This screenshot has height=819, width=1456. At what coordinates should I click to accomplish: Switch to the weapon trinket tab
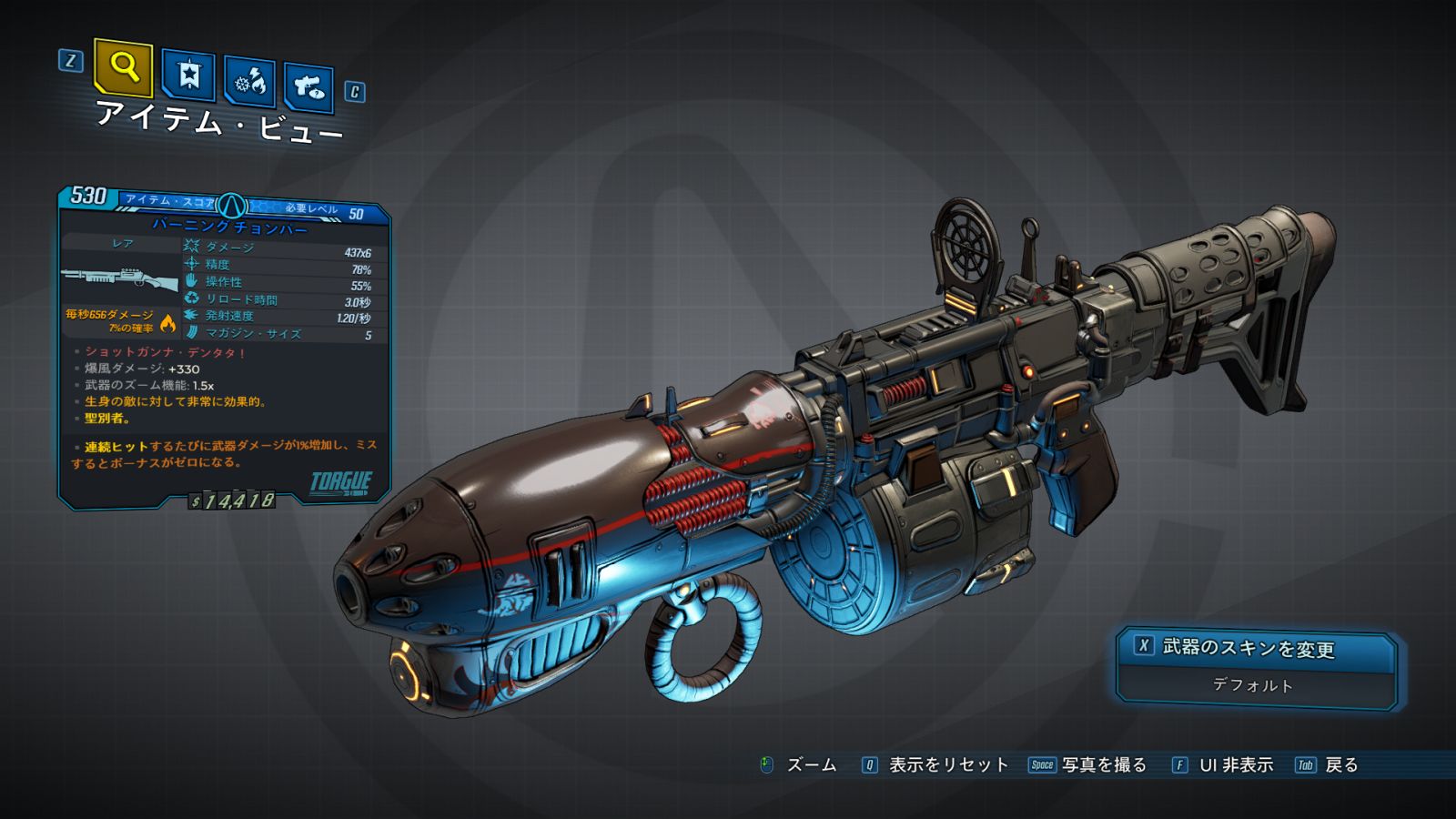308,87
